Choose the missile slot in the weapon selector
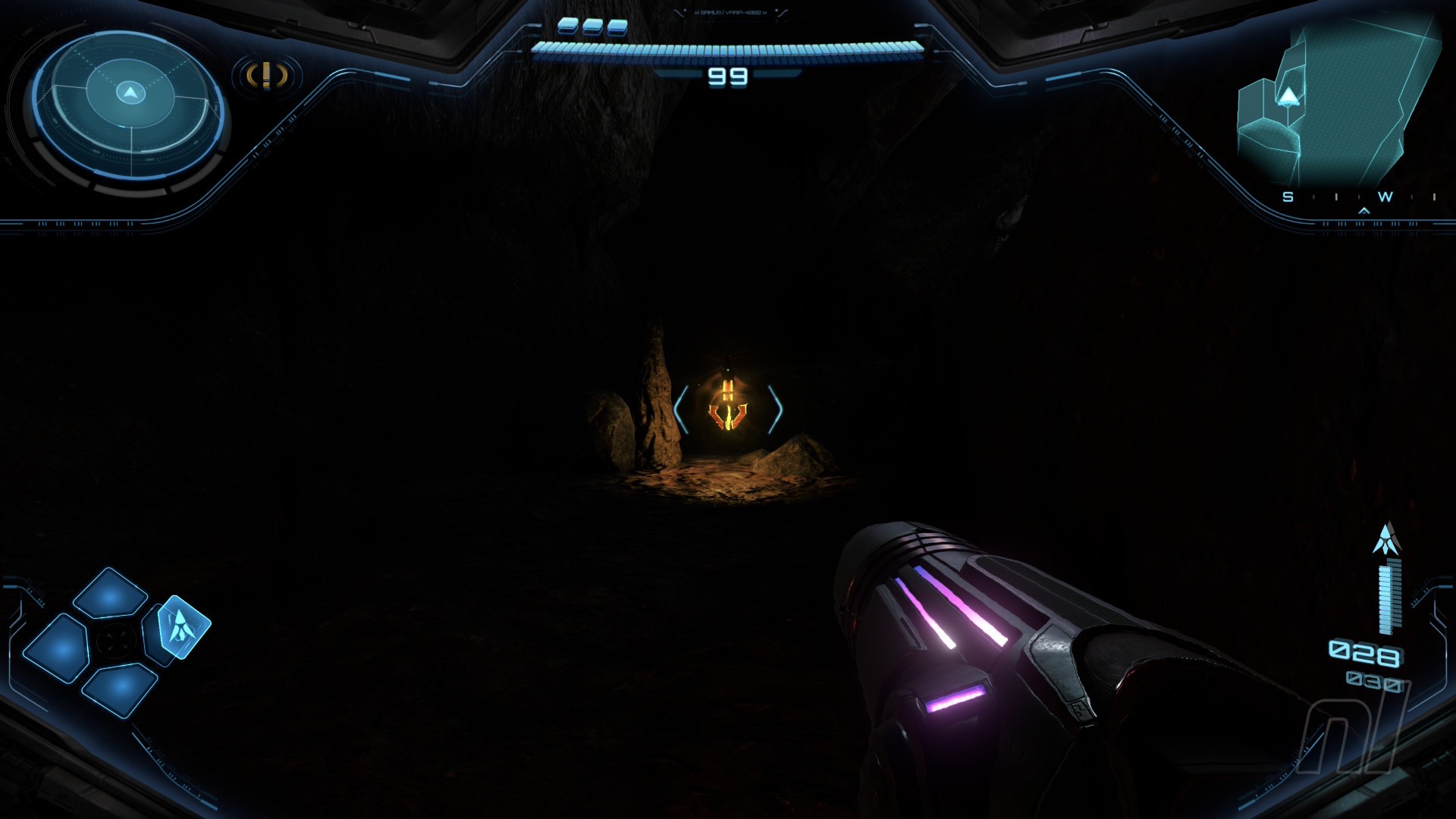The width and height of the screenshot is (1456, 819). (182, 626)
